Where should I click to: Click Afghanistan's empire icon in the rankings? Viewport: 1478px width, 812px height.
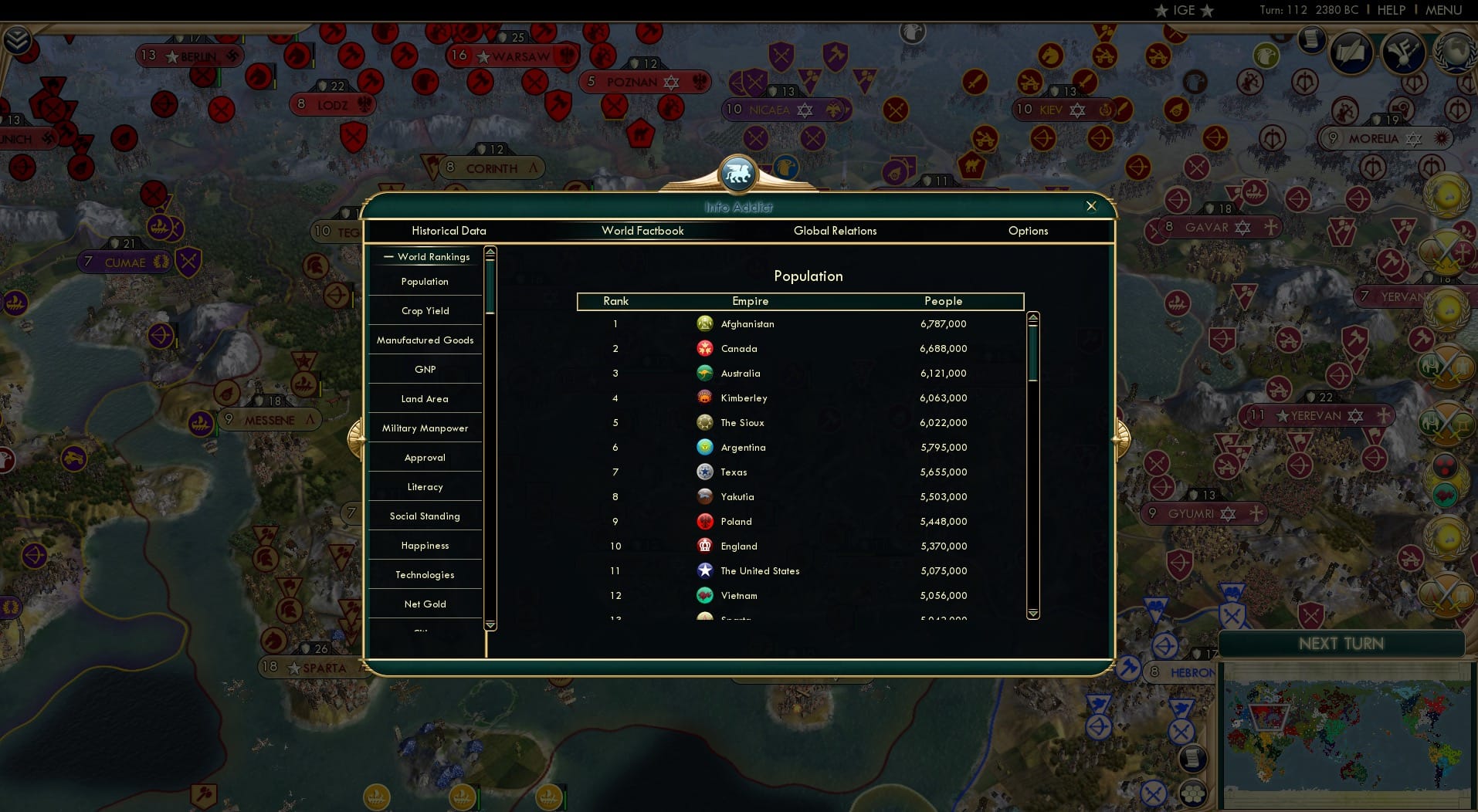coord(705,324)
